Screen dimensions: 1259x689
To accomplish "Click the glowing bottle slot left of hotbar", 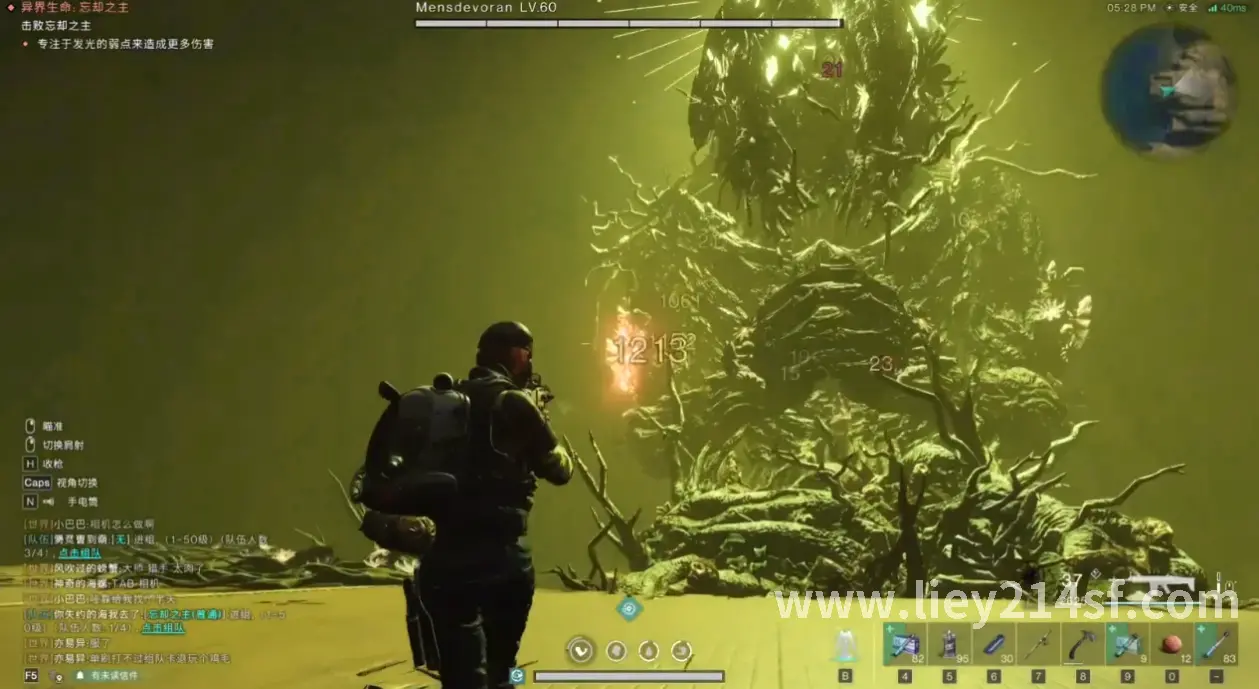I will [x=845, y=646].
